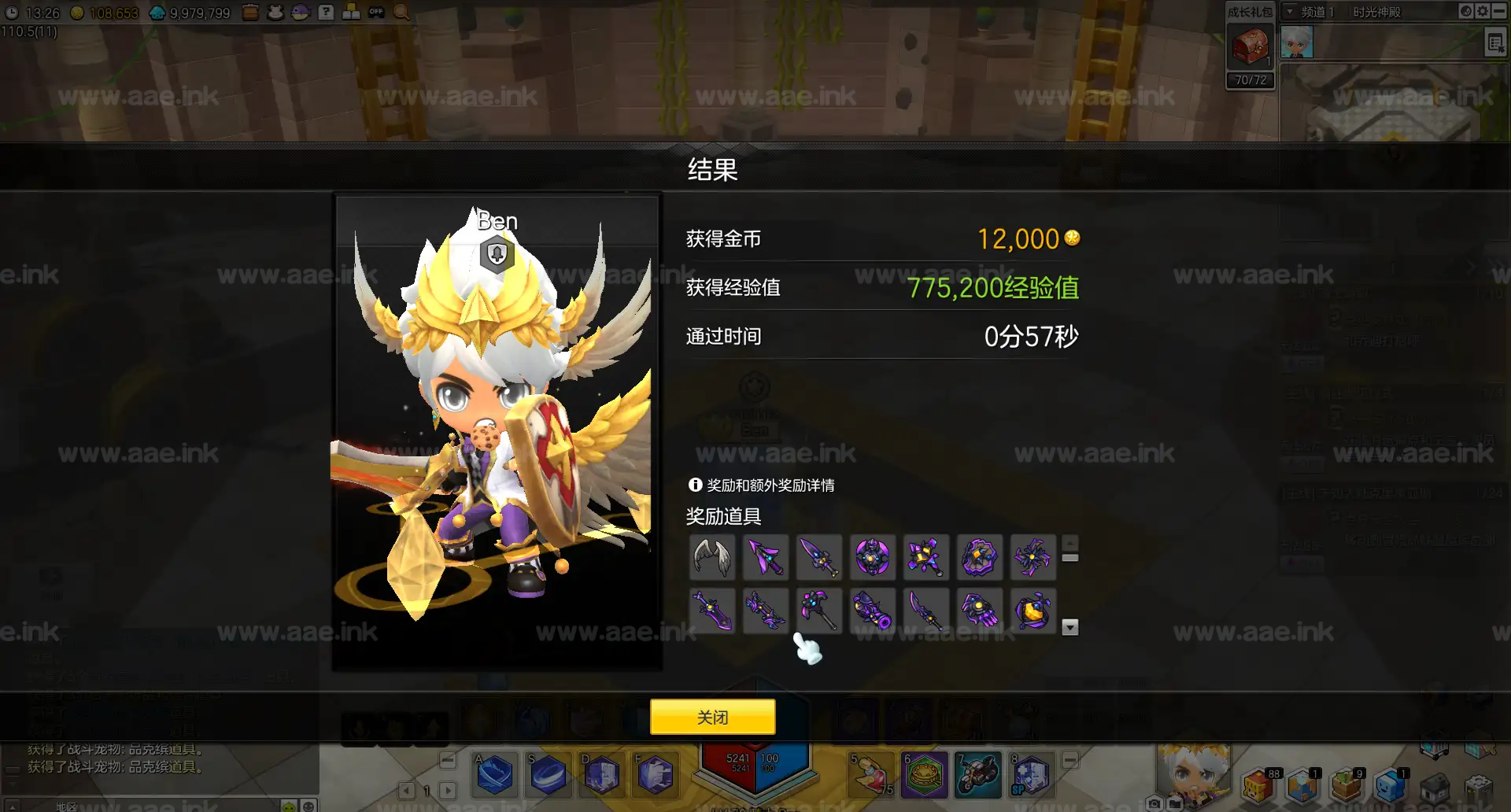
Task: Toggle the gamepad OFF icon
Action: [376, 13]
